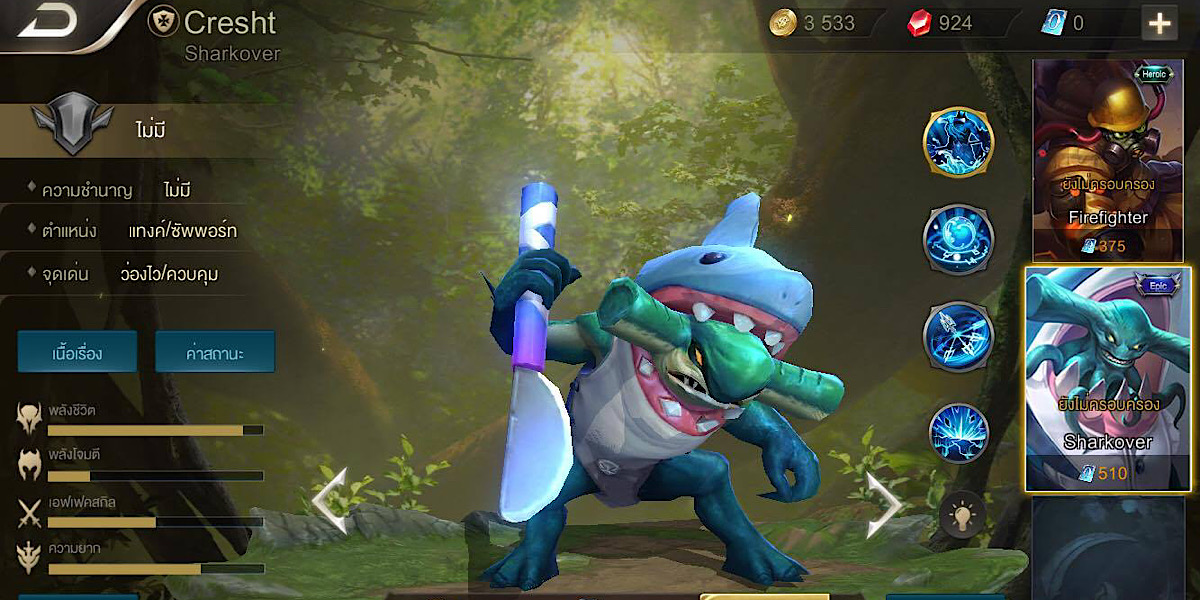1200x600 pixels.
Task: Tap the lightbulb hint icon
Action: (961, 517)
